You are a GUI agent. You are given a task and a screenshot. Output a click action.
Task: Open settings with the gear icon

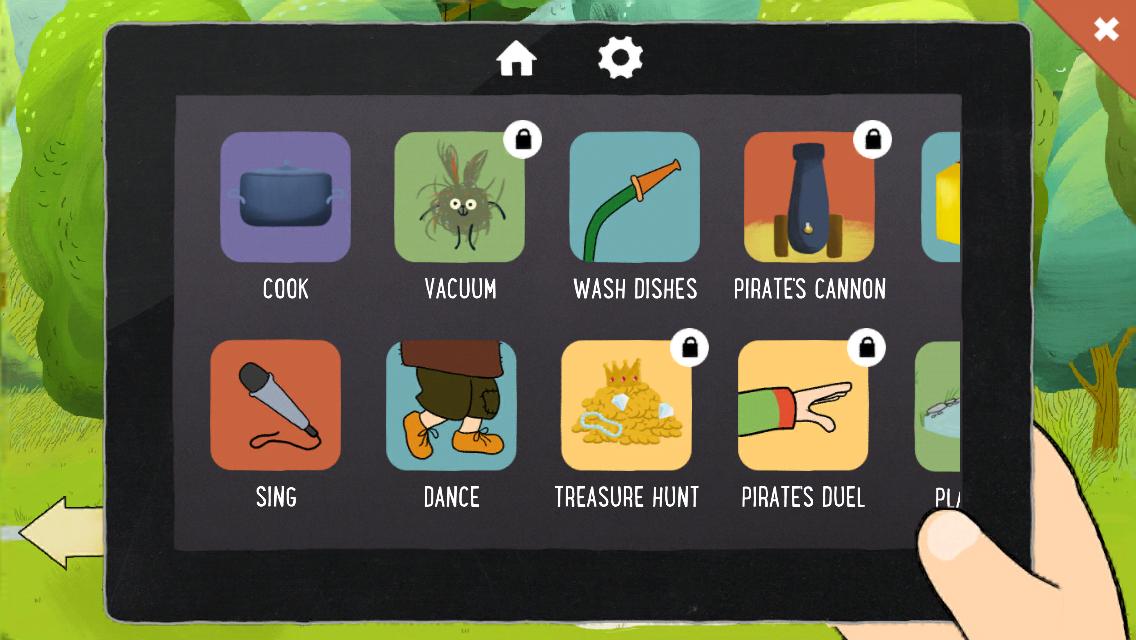[x=620, y=59]
